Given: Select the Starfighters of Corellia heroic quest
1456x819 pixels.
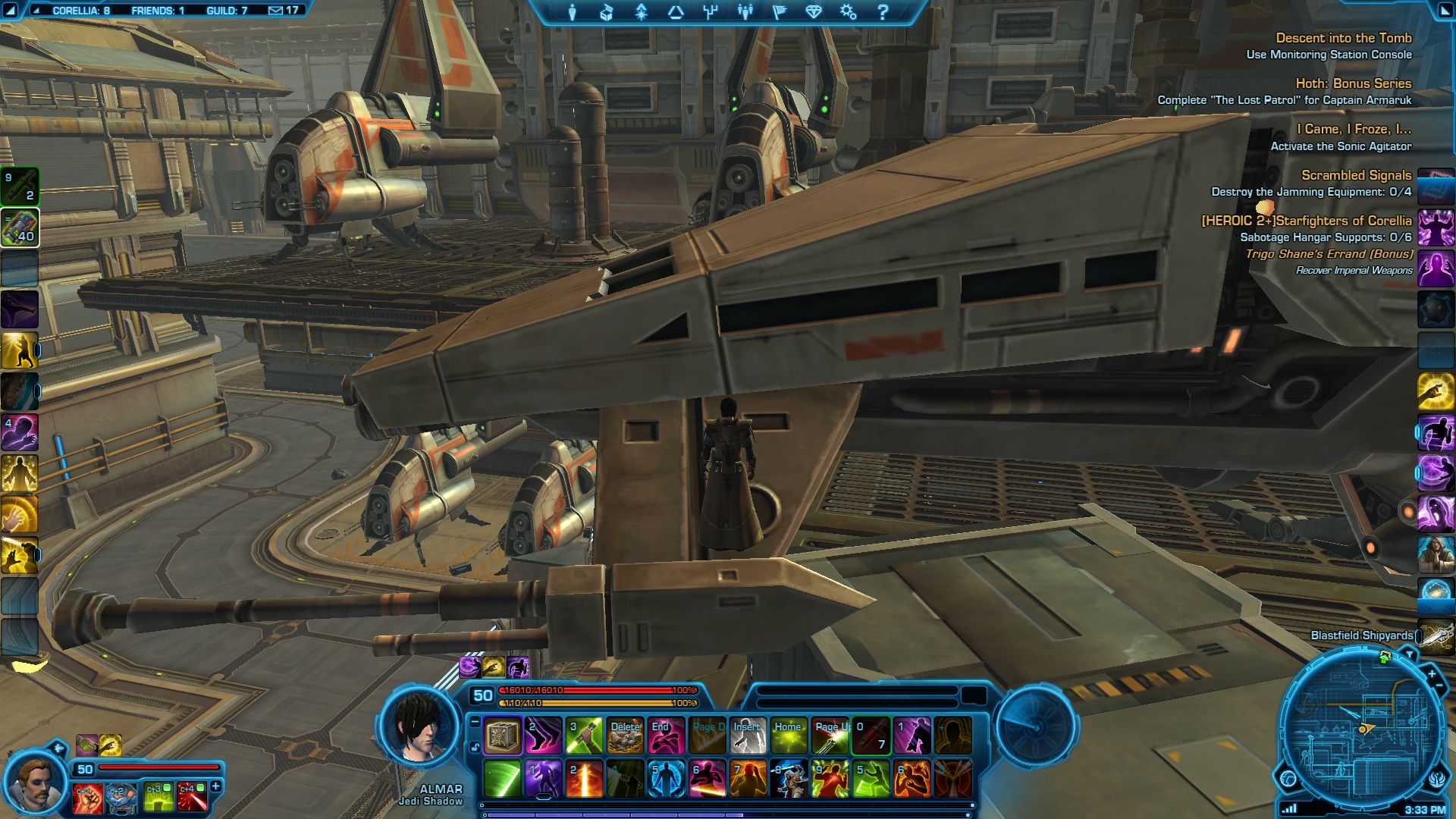Looking at the screenshot, I should point(1307,221).
